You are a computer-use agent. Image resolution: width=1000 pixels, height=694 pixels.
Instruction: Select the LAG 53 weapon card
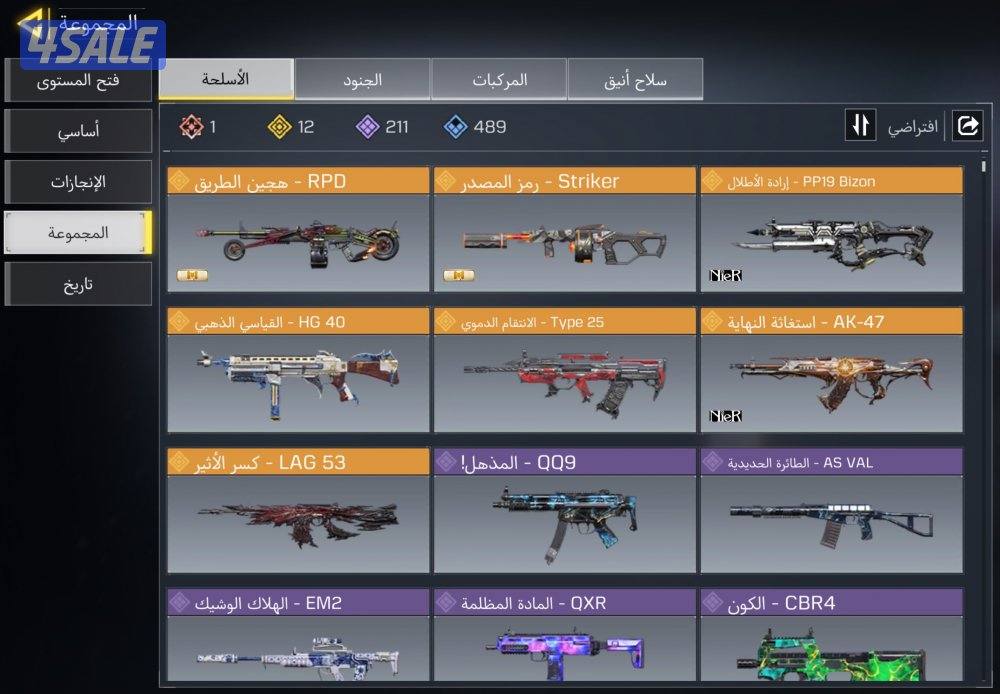click(x=298, y=511)
